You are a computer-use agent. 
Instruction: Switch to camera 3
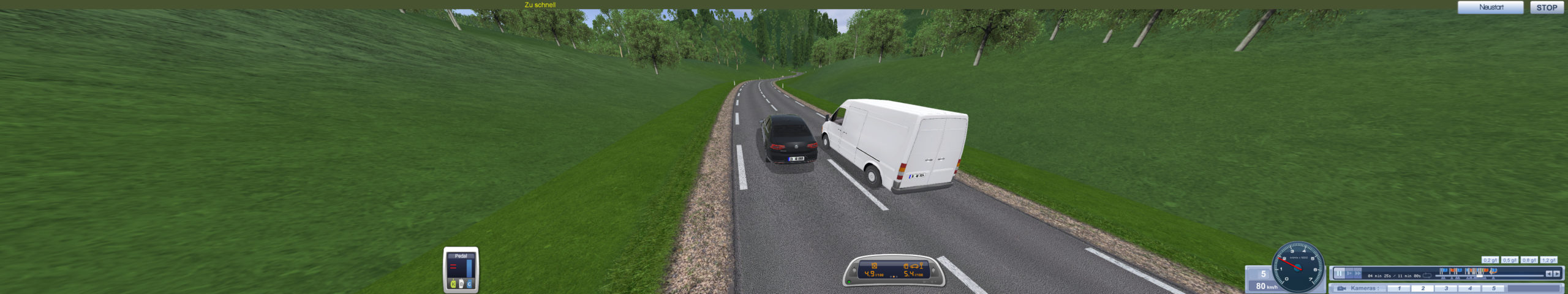click(1446, 288)
